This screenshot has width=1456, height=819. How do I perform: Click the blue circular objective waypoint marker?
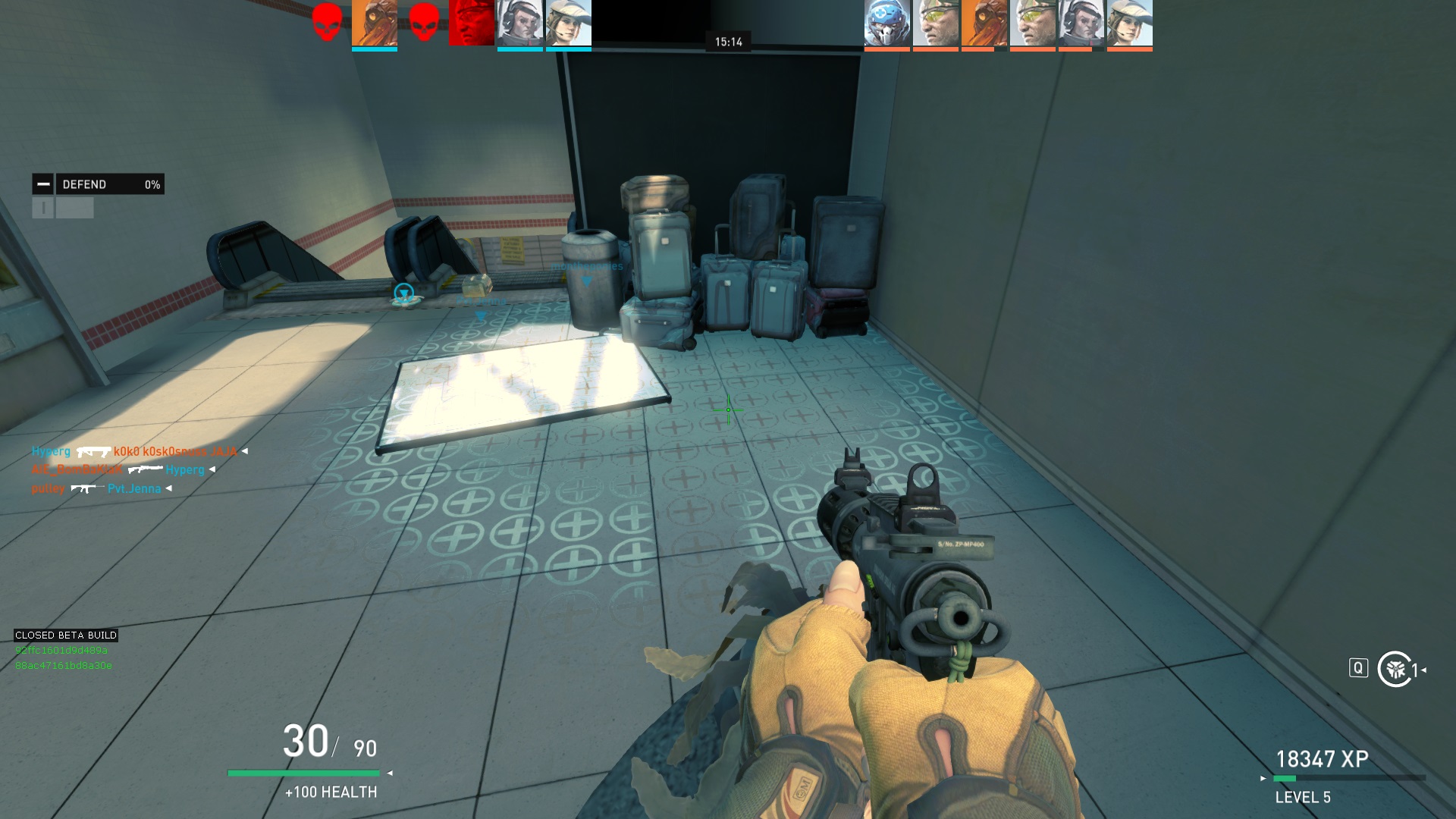tap(403, 293)
